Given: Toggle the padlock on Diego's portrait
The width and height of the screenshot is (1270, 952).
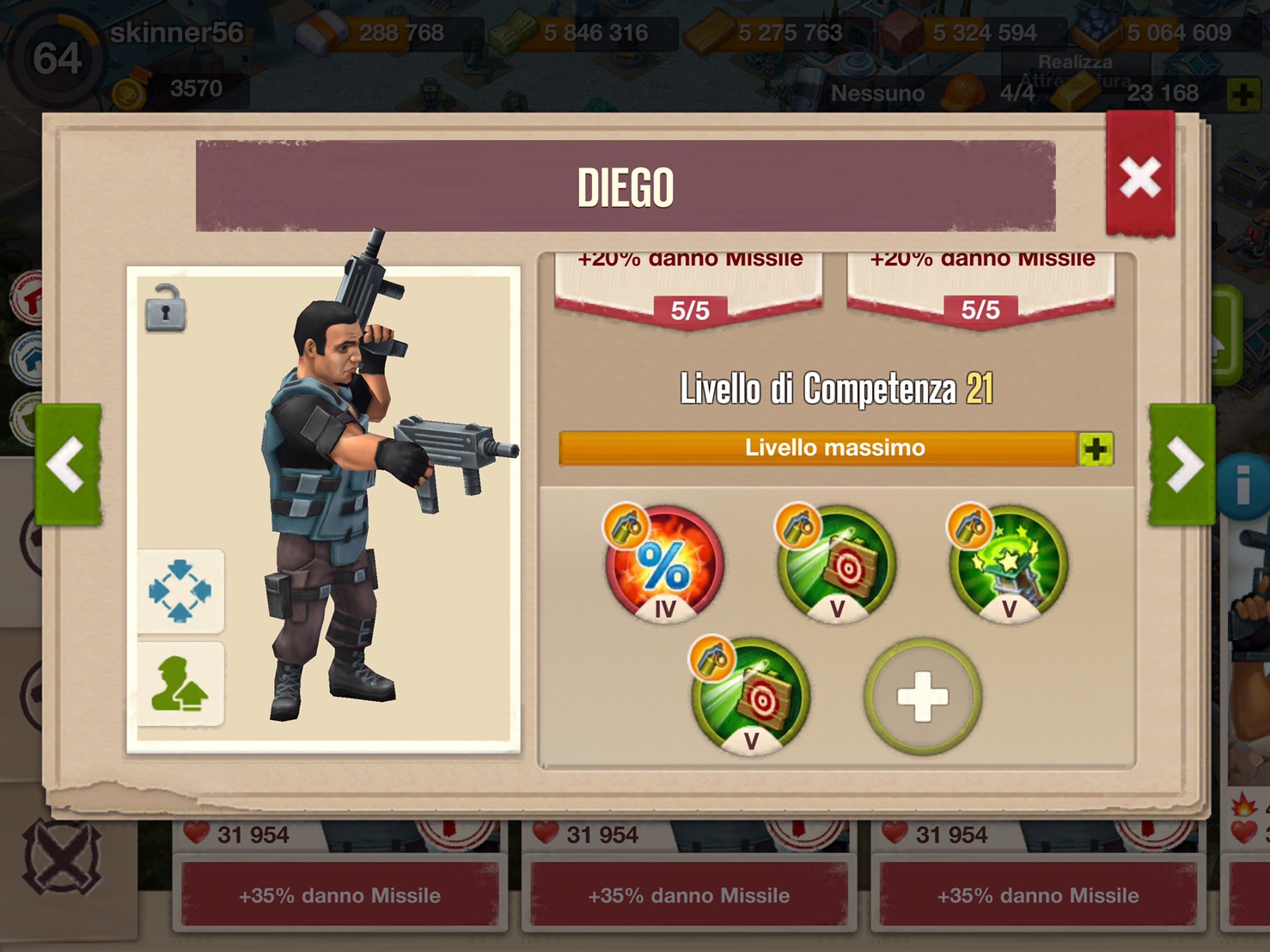Looking at the screenshot, I should pyautogui.click(x=165, y=308).
